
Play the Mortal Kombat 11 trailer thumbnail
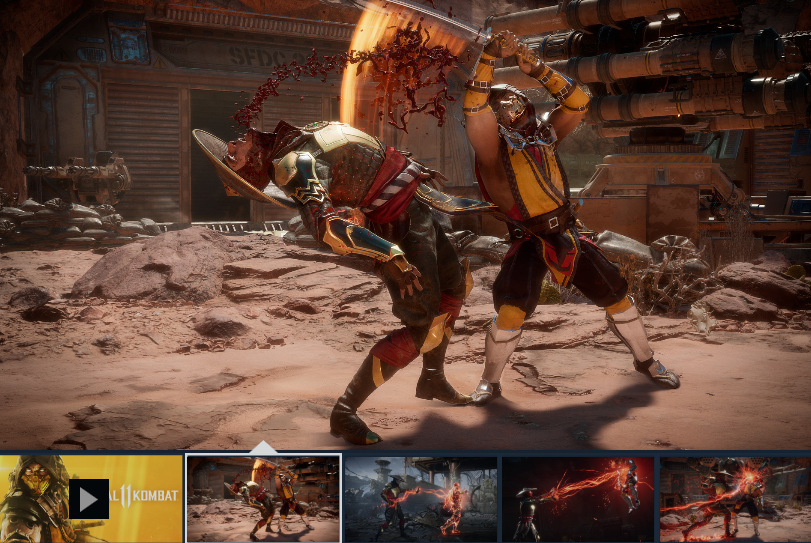(89, 499)
